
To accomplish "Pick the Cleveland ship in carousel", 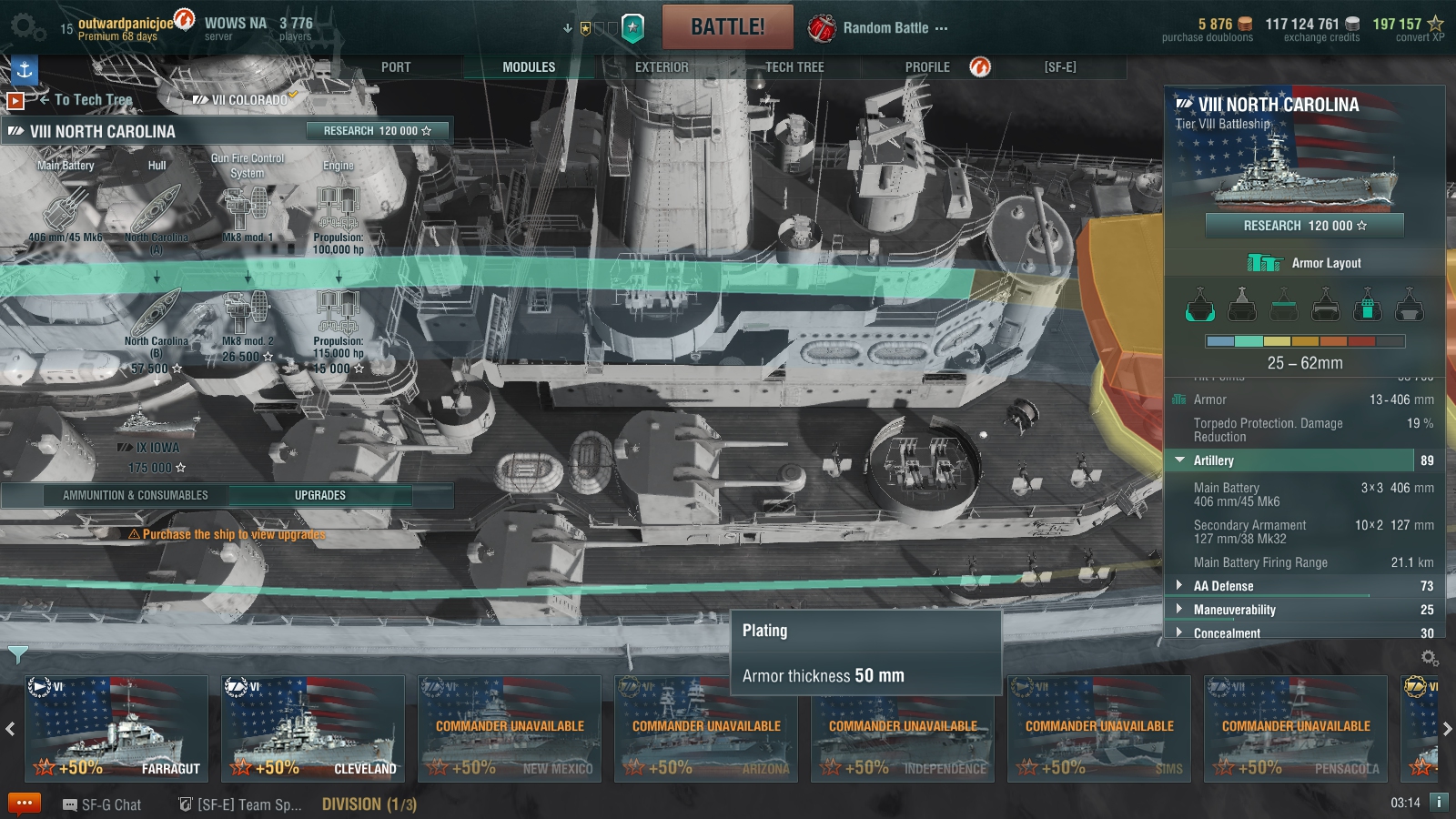I will 312,728.
